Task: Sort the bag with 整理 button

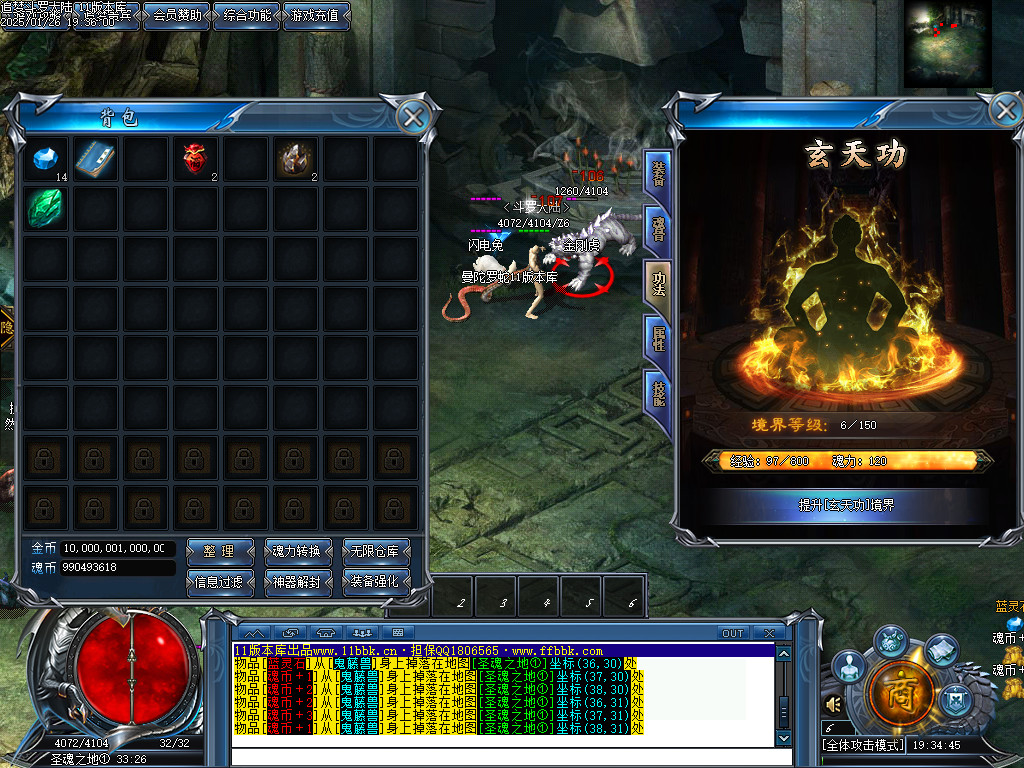Action: tap(220, 551)
